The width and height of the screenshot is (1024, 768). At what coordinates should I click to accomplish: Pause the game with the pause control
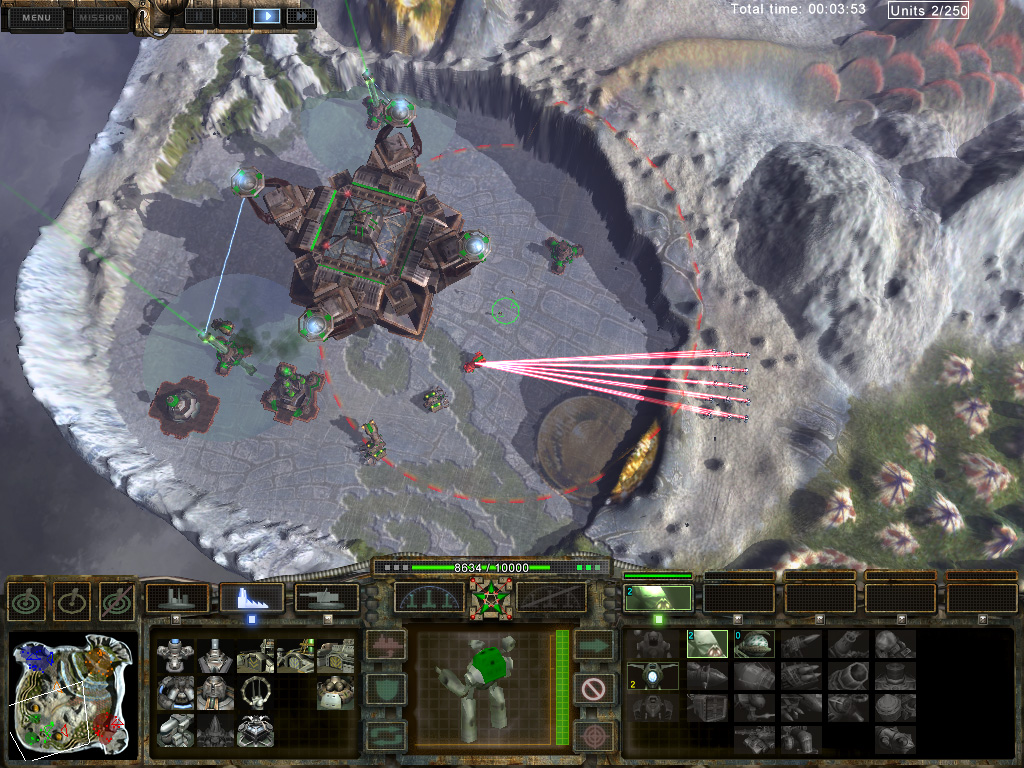[198, 15]
